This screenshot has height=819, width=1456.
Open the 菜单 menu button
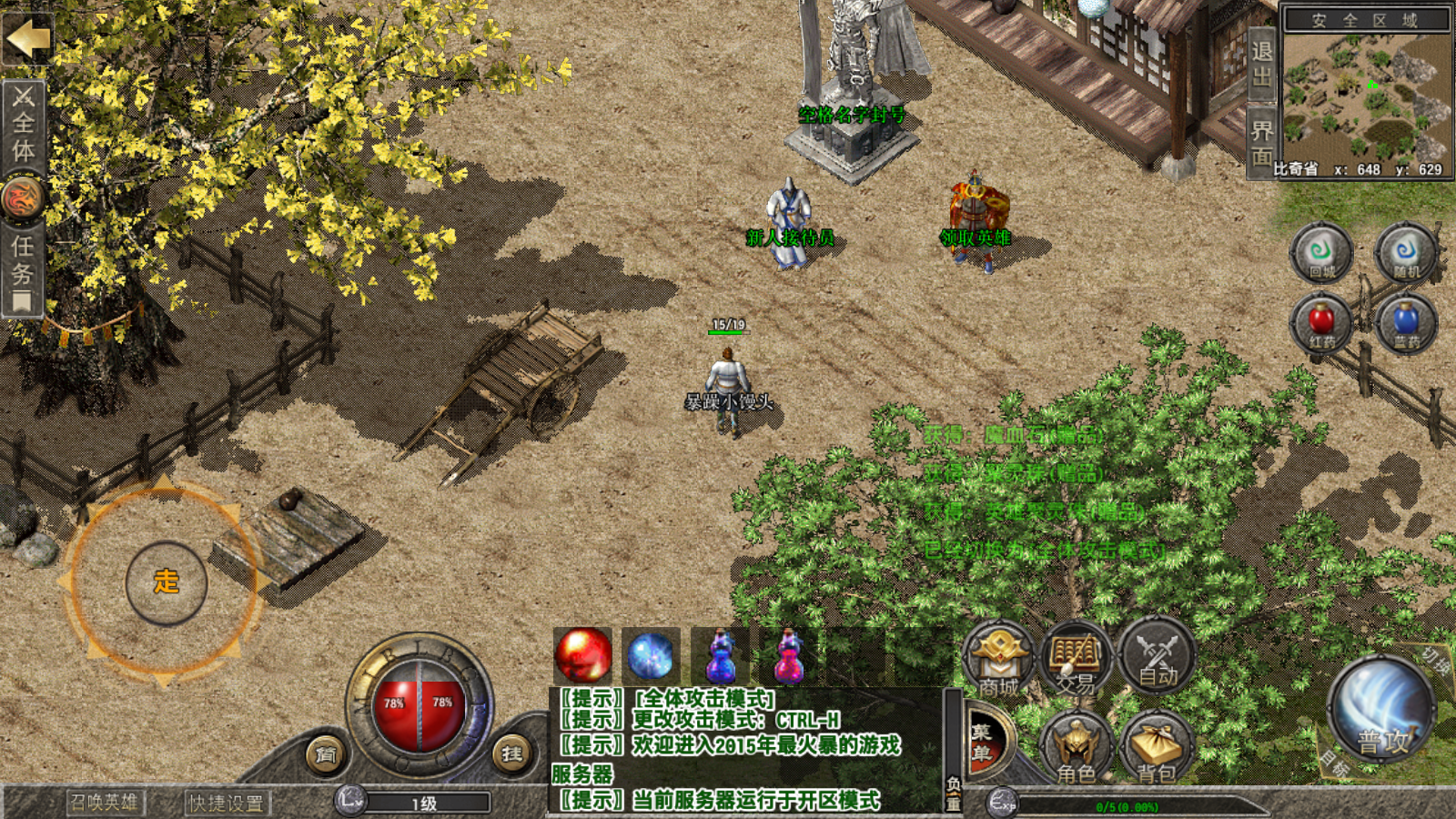pyautogui.click(x=984, y=743)
